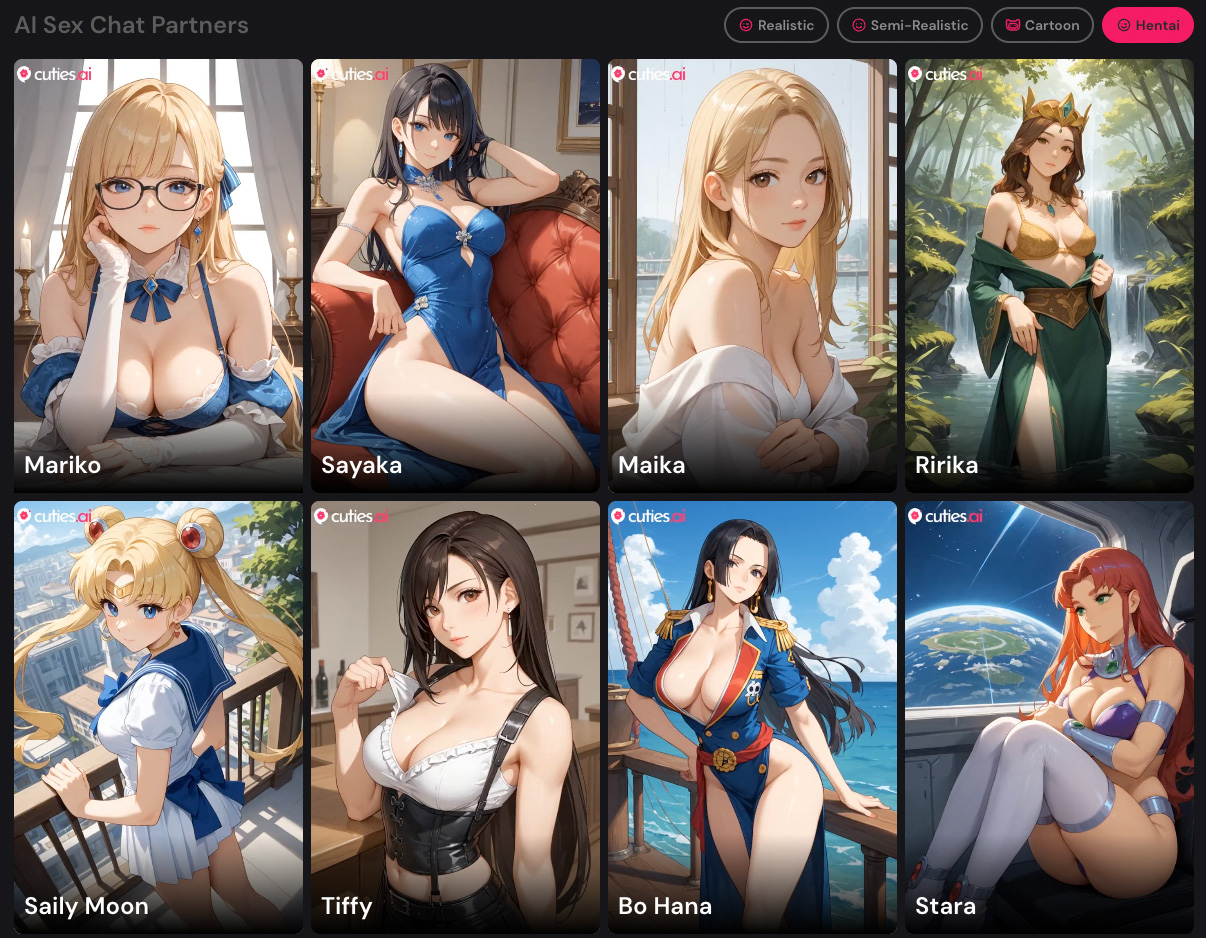Viewport: 1206px width, 938px height.
Task: Choose the Cartoon style filter
Action: [x=1042, y=25]
